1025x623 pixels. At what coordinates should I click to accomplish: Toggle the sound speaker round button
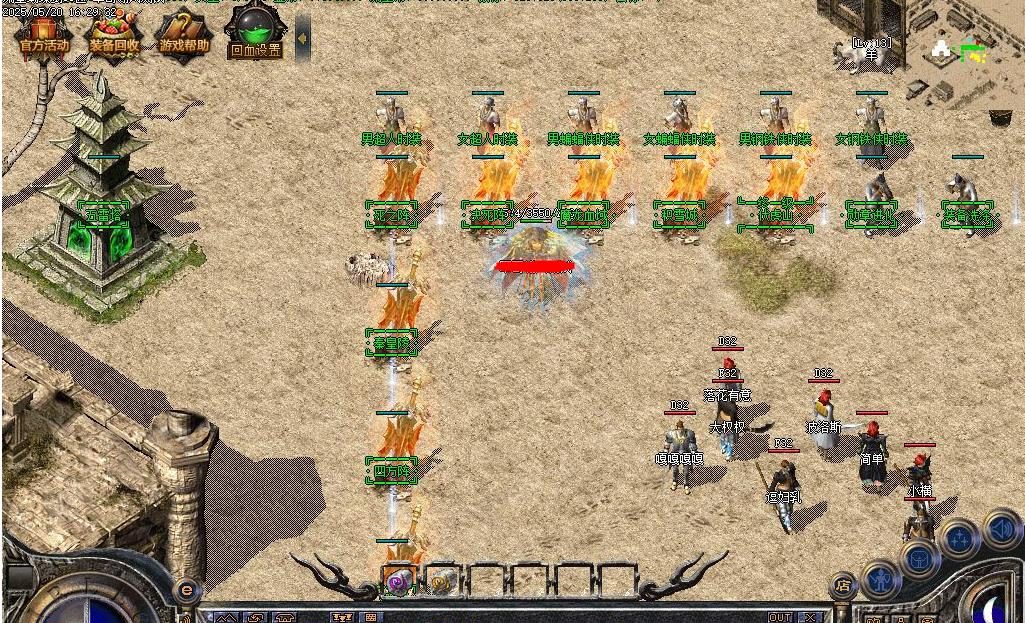tap(1002, 530)
